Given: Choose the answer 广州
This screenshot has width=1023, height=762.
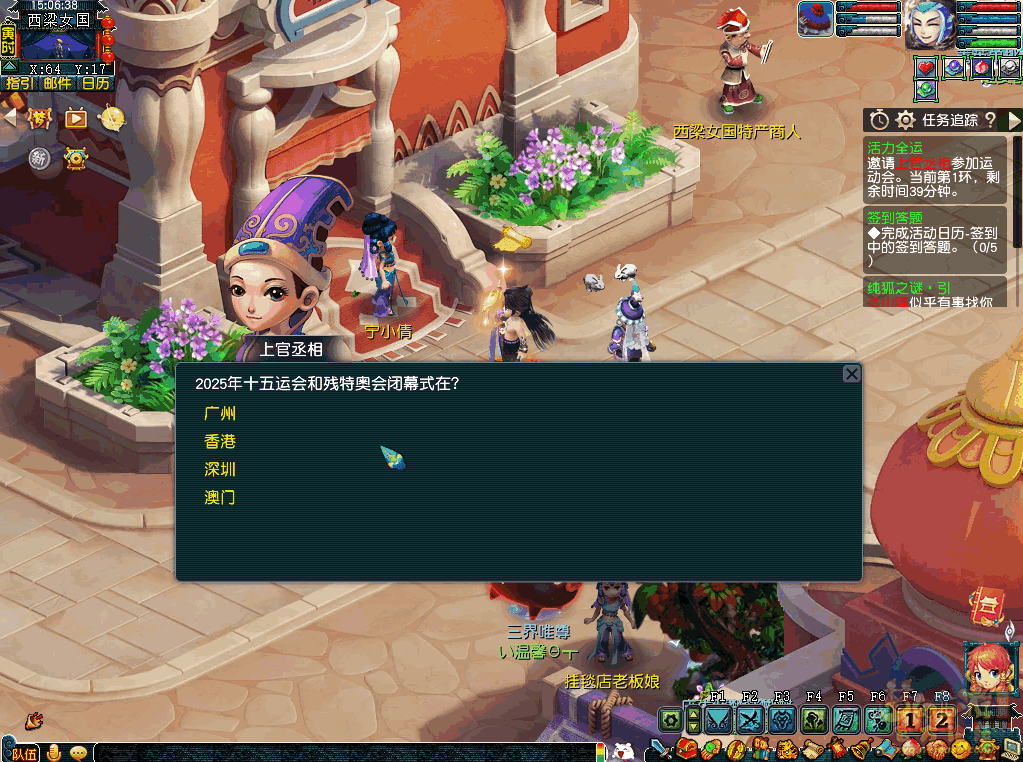Looking at the screenshot, I should pyautogui.click(x=220, y=413).
